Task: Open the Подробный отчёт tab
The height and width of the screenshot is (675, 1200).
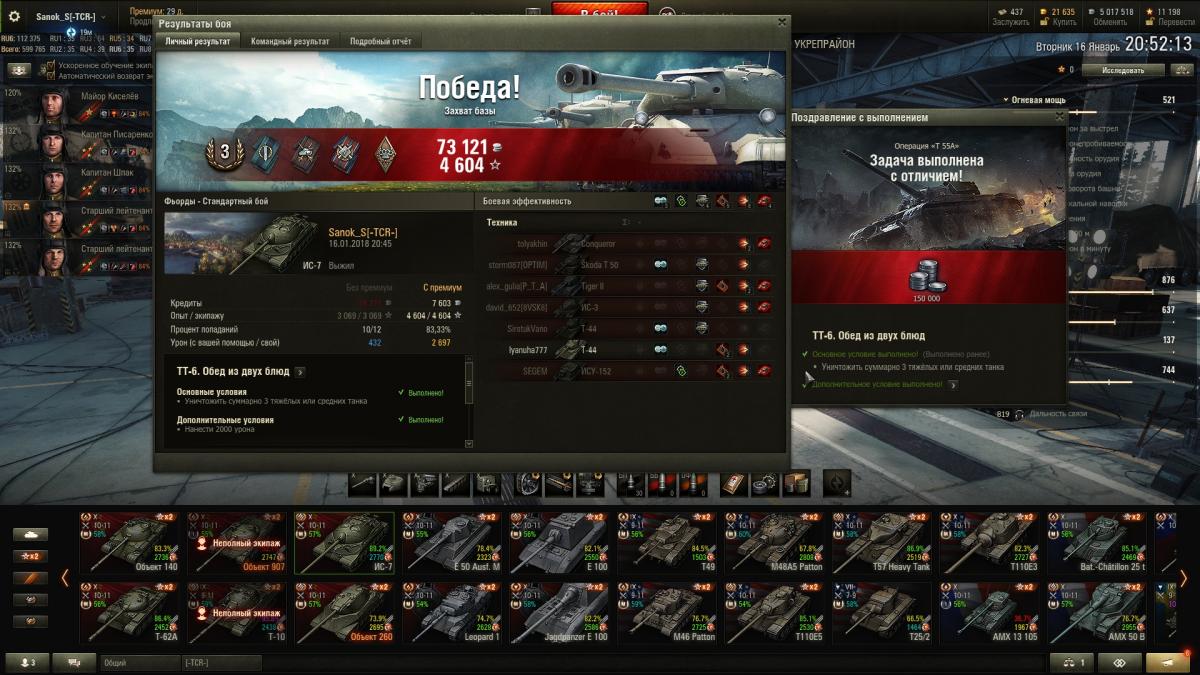Action: pos(380,41)
